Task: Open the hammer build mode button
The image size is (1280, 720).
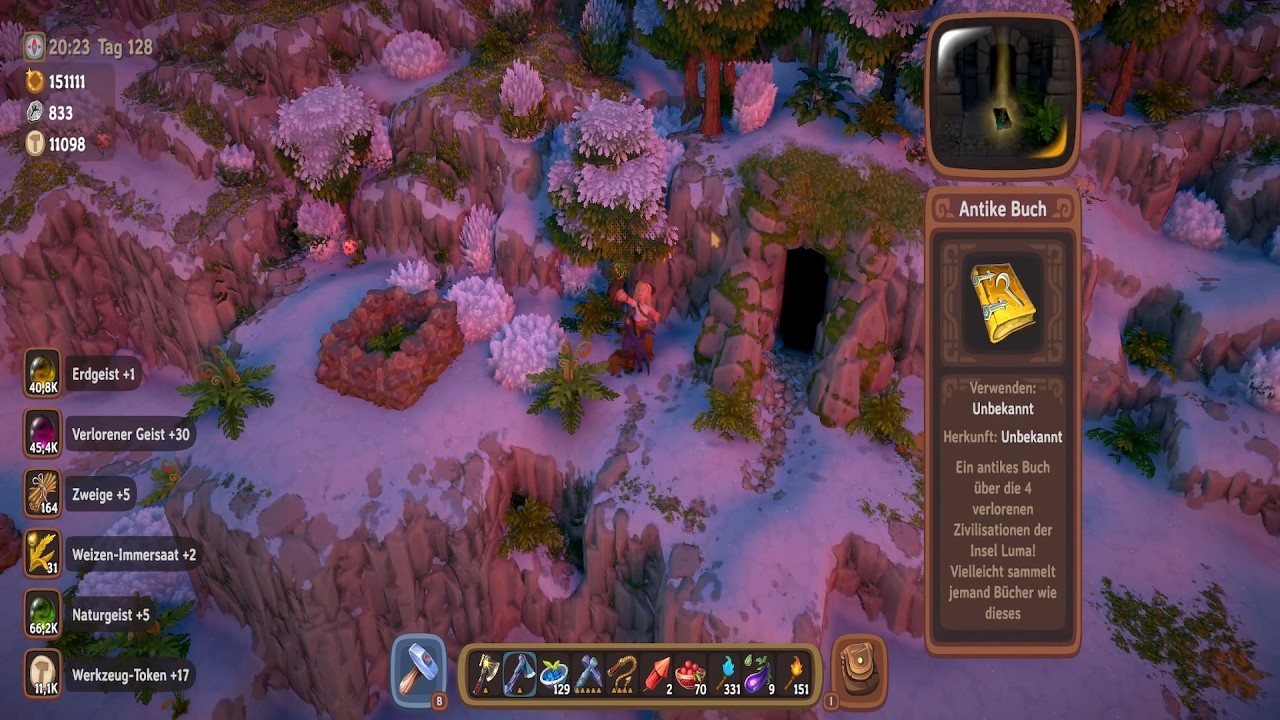Action: pos(419,670)
